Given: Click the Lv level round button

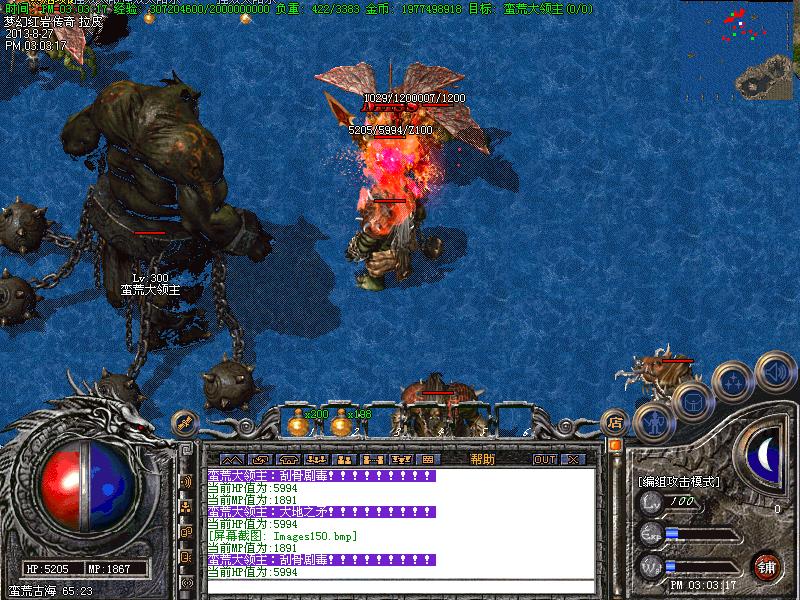Looking at the screenshot, I should pos(651,501).
